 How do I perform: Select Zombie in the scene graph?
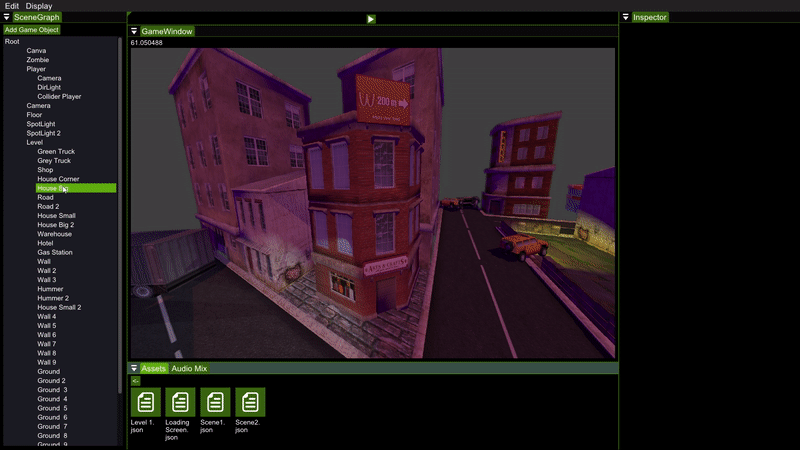38,60
